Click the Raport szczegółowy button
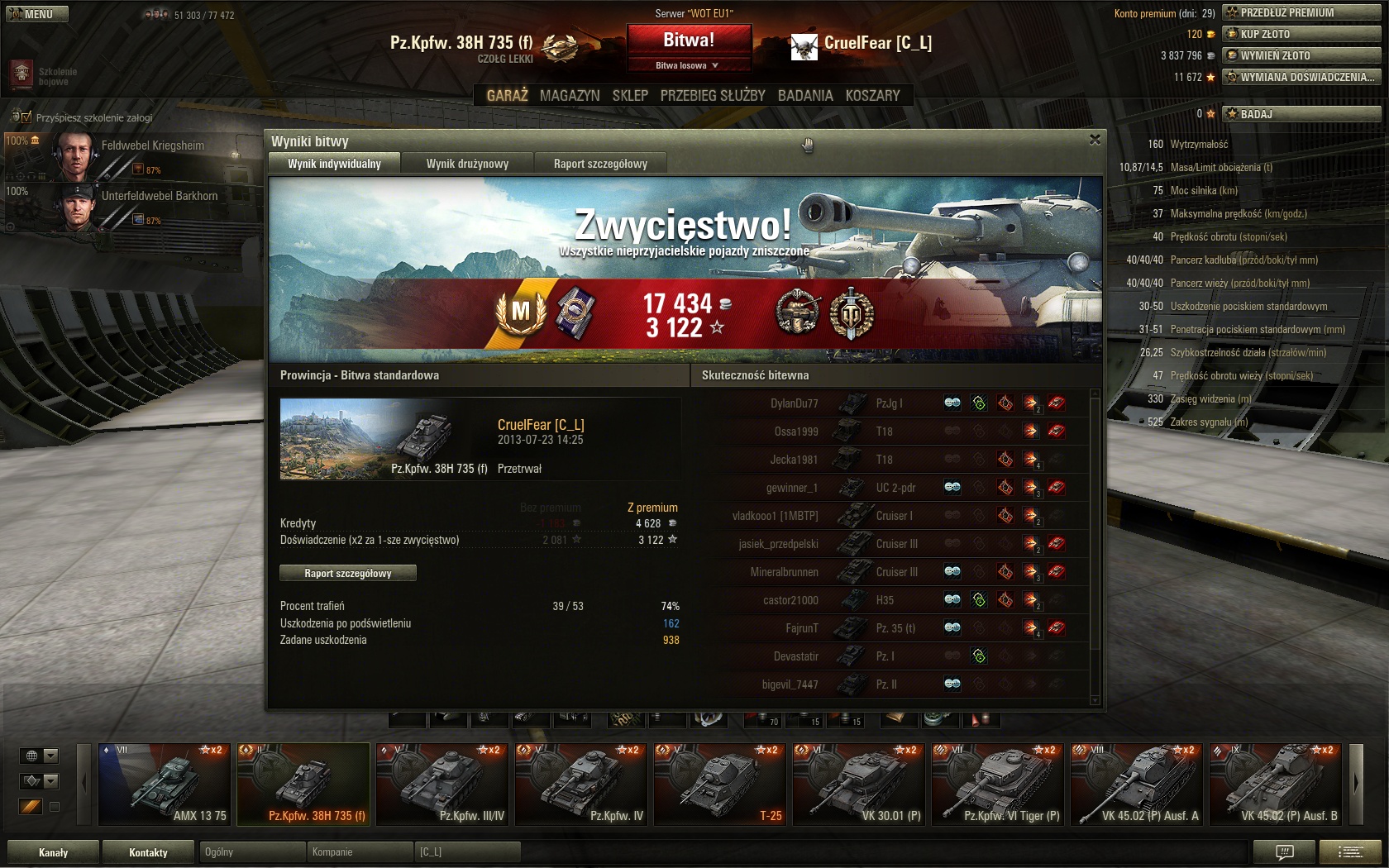 348,573
